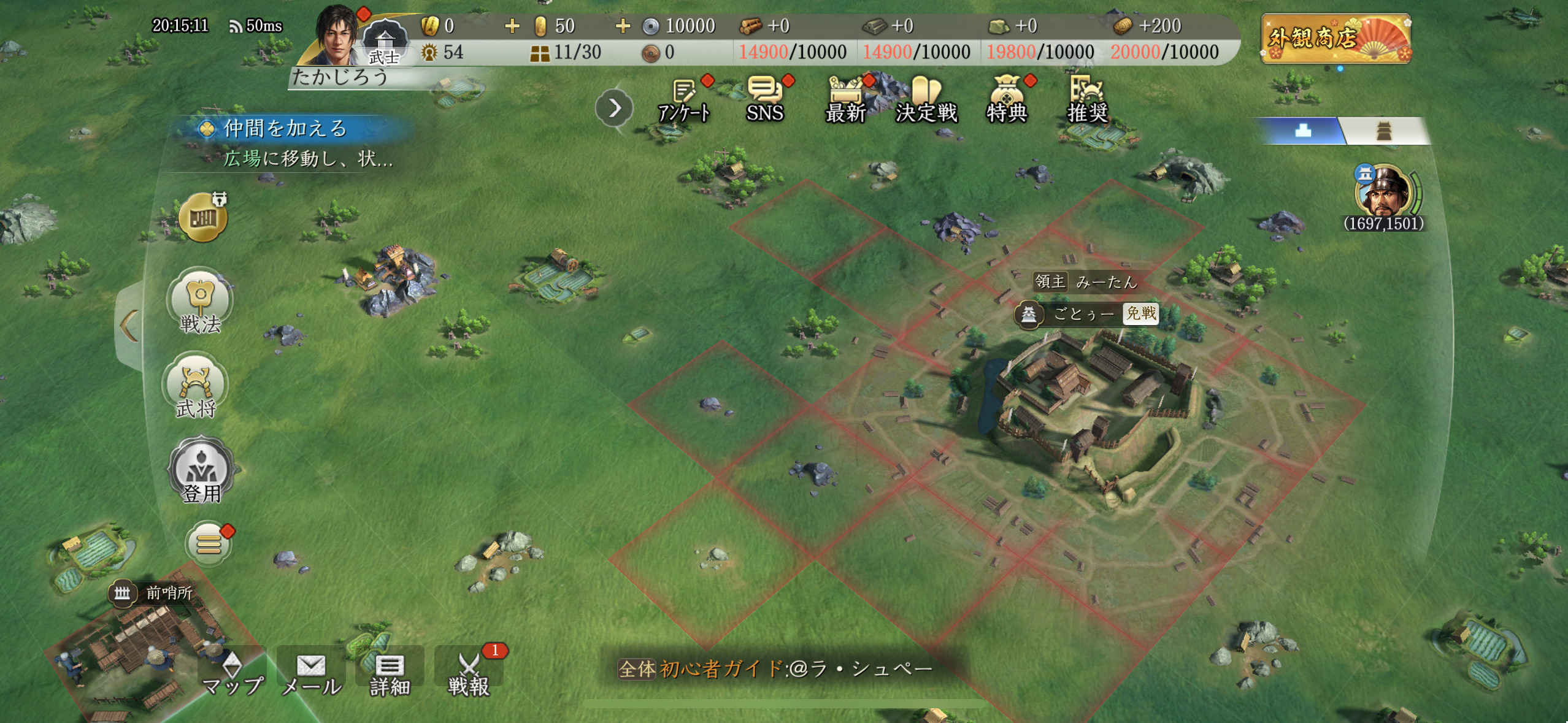
Task: Expand the top event icon row arrow
Action: (x=614, y=109)
